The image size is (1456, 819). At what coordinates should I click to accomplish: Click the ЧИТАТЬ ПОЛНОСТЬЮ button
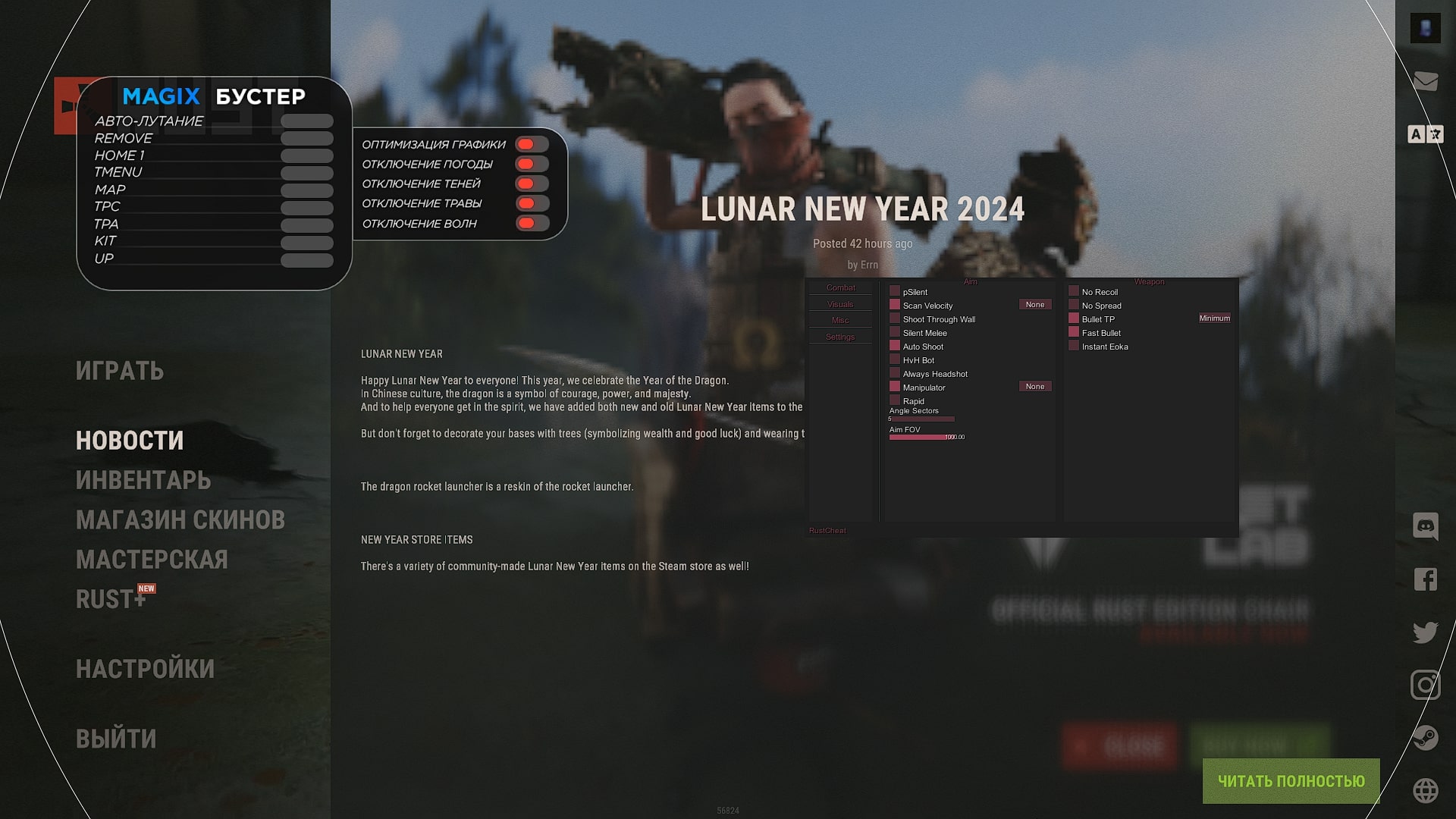[1290, 780]
